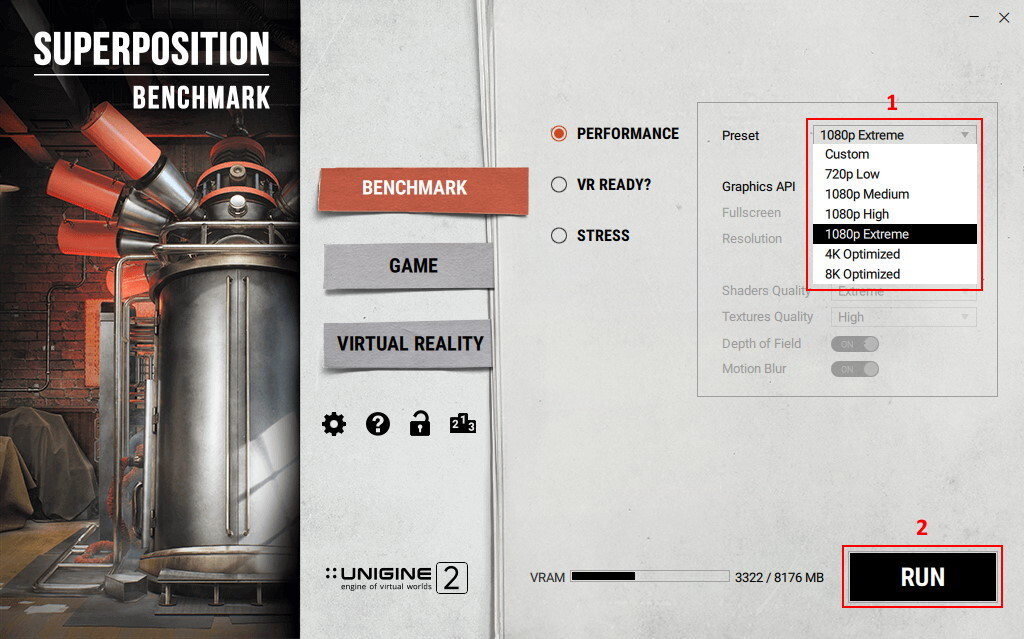Viewport: 1024px width, 639px height.
Task: Click the question mark help icon
Action: 377,424
